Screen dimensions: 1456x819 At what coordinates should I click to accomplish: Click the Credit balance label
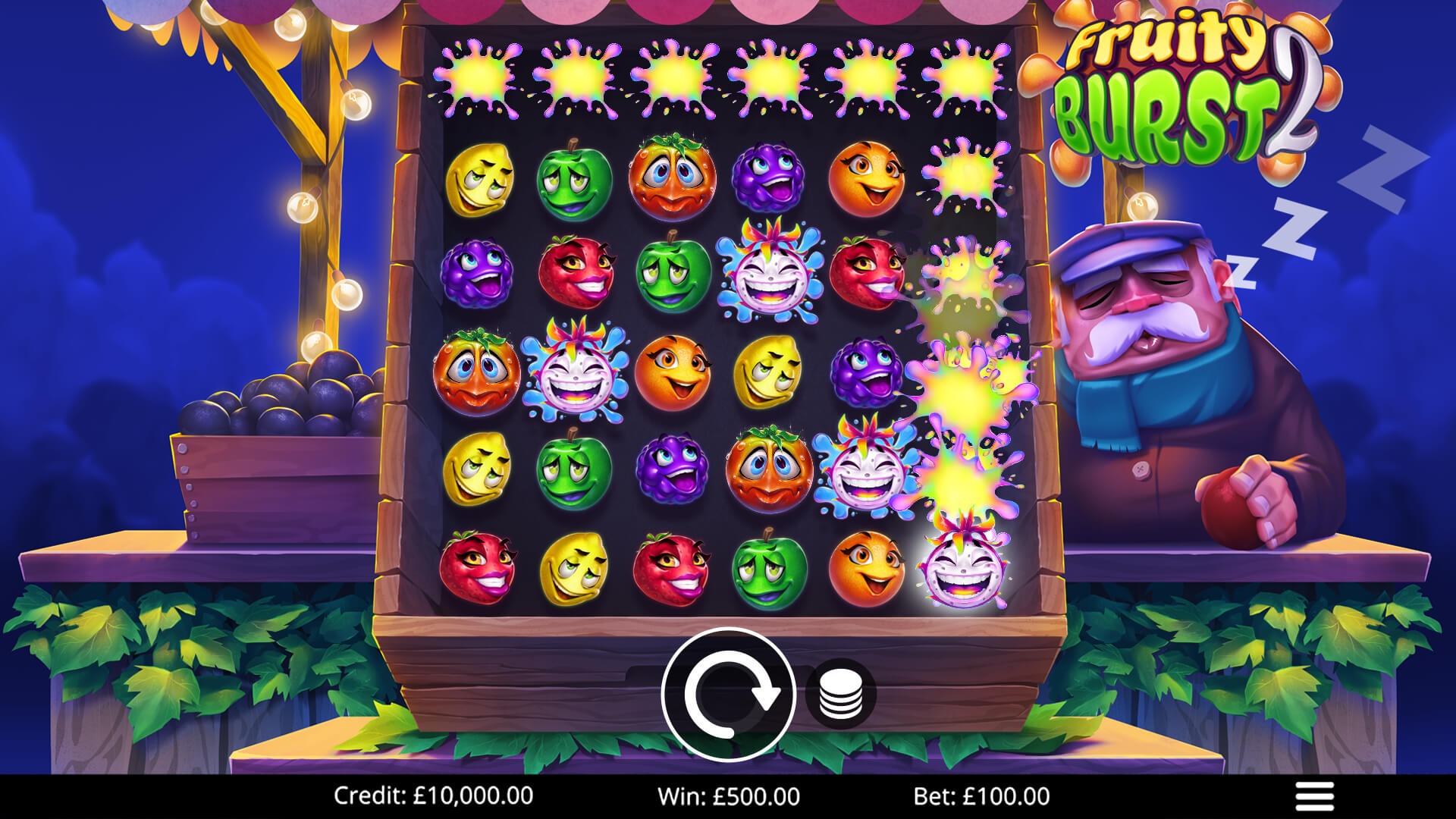tap(434, 795)
